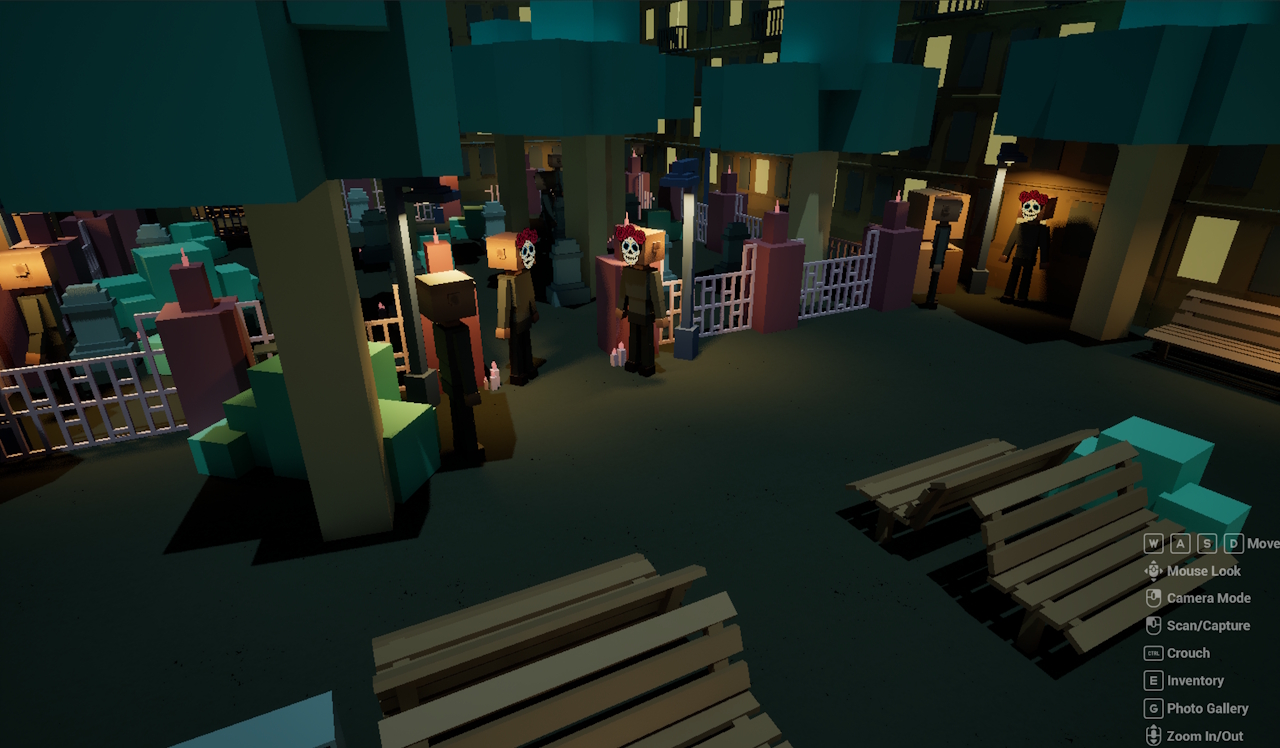Click the Scan/Capture left-click mouse icon
Image resolution: width=1280 pixels, height=748 pixels.
click(x=1153, y=625)
